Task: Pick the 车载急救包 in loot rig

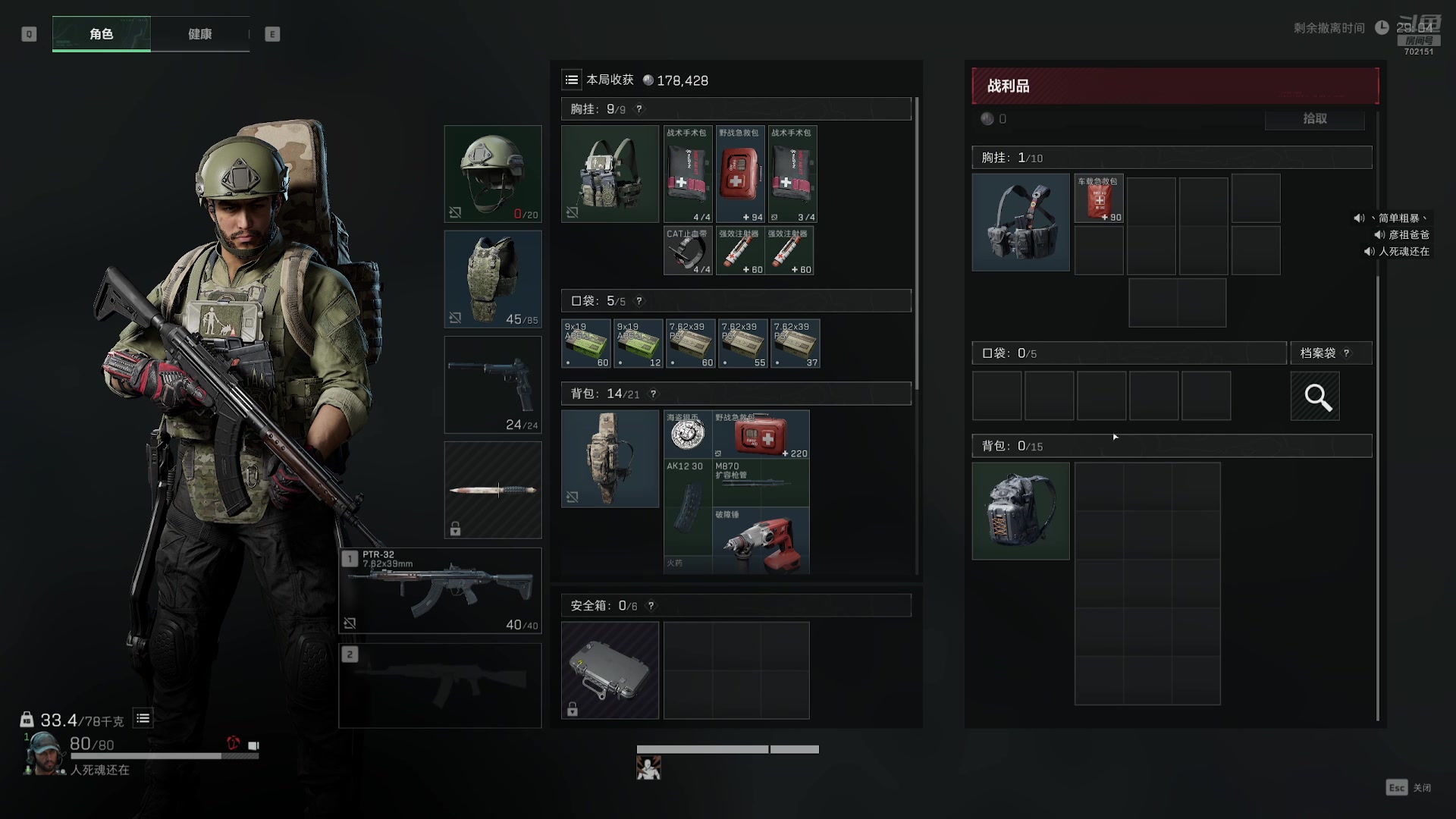Action: point(1099,199)
